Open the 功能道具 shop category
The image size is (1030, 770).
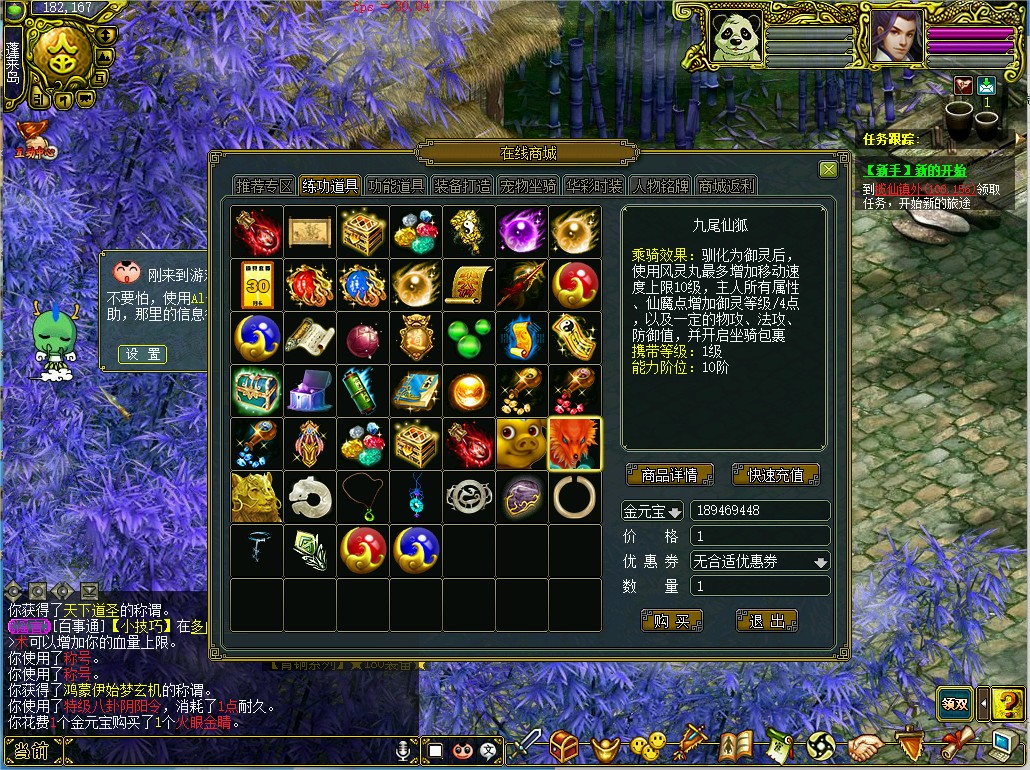click(396, 186)
